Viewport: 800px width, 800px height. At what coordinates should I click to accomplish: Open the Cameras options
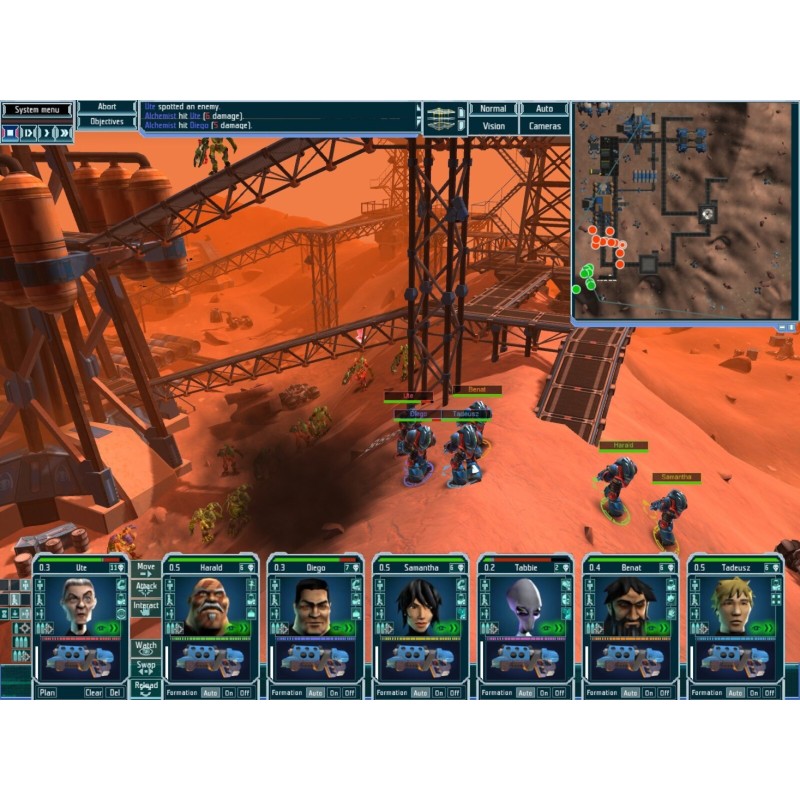point(544,126)
